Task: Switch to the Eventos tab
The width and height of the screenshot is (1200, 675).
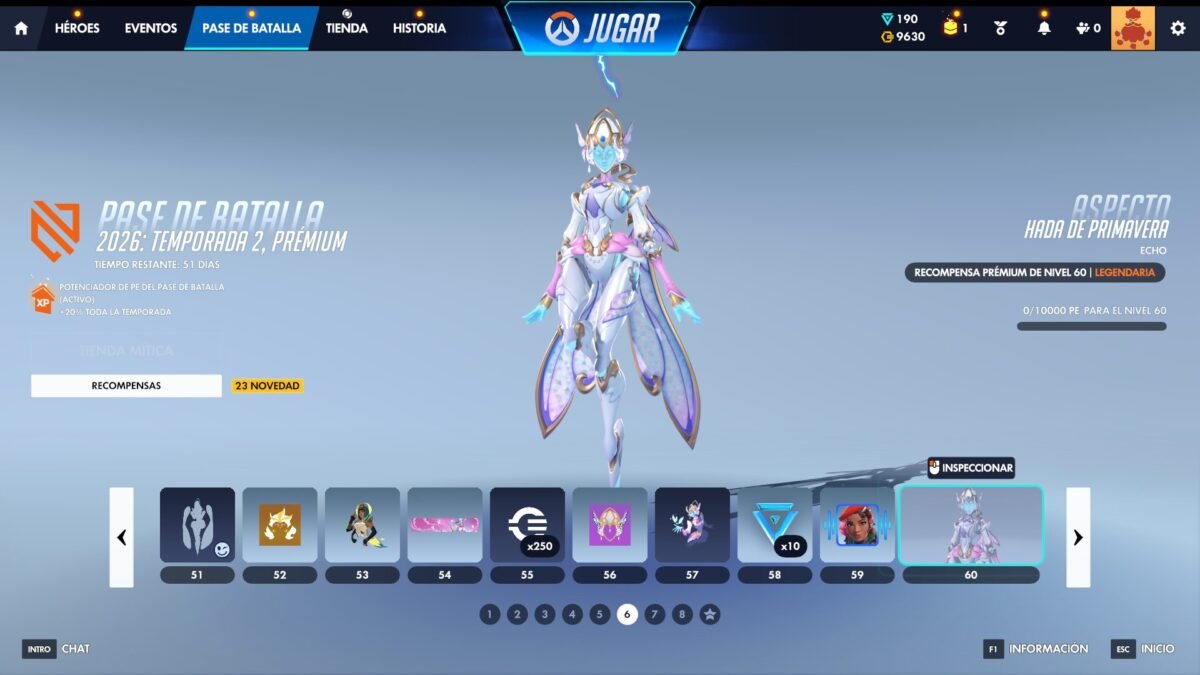Action: 151,28
